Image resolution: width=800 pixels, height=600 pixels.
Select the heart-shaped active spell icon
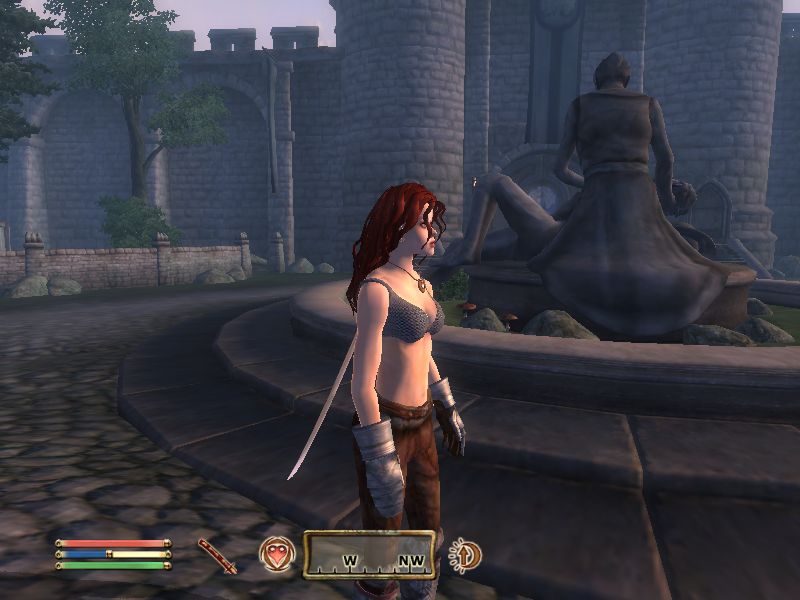coord(276,554)
